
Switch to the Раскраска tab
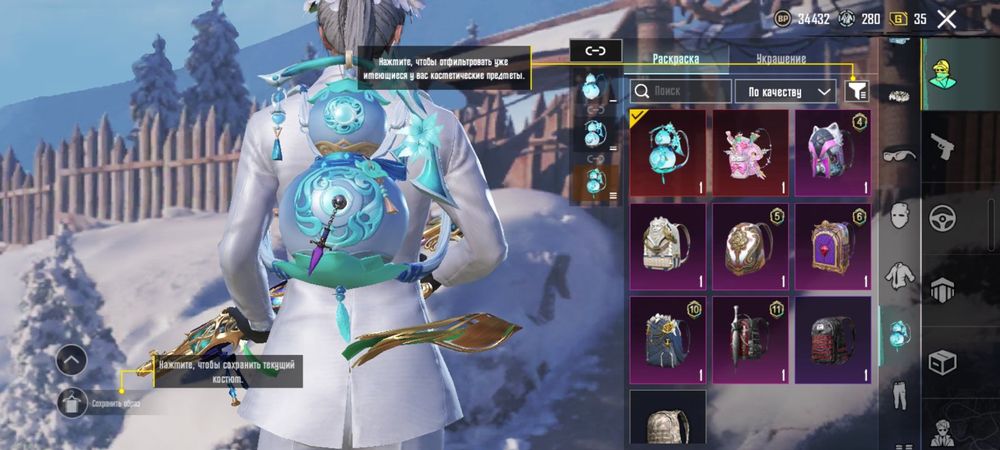(x=675, y=59)
